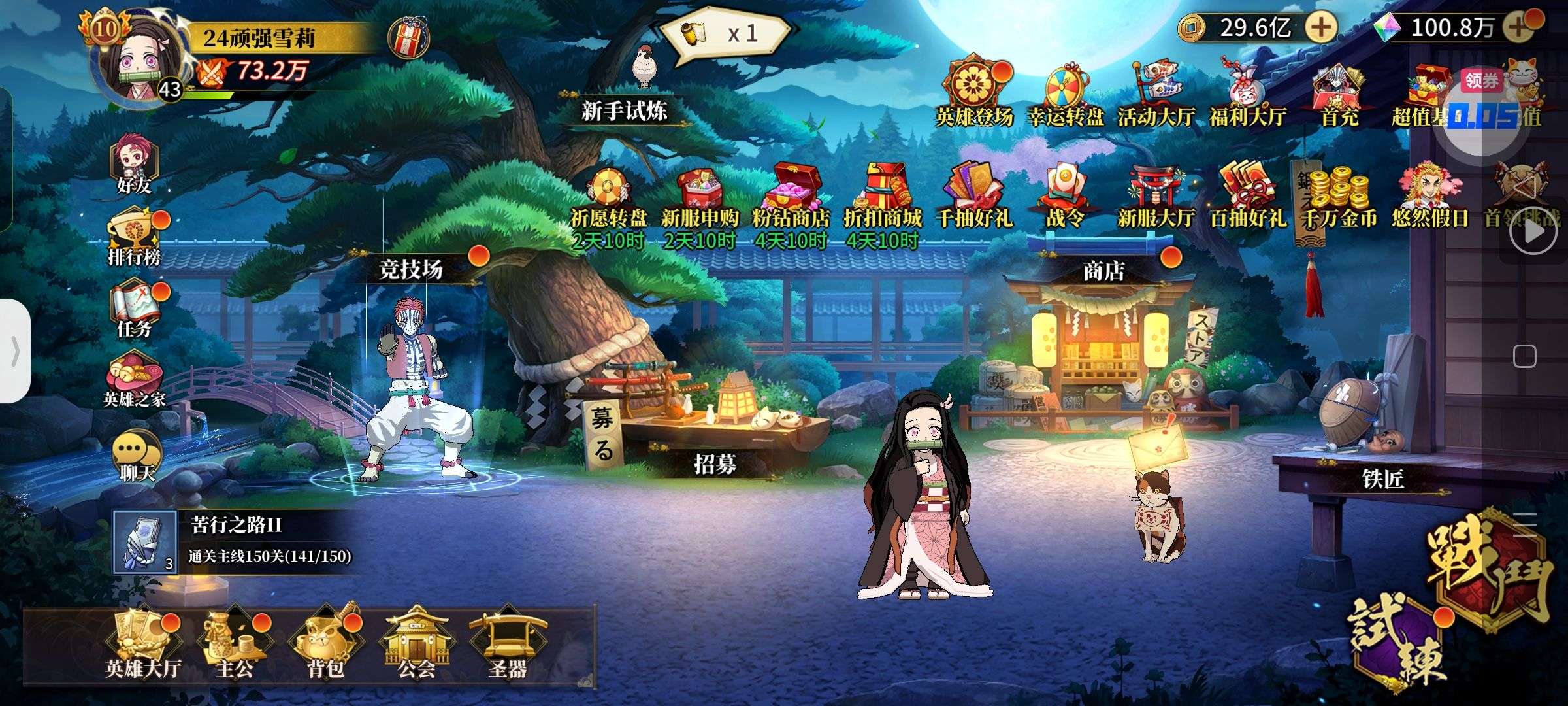Open the 幸运转盘 lucky wheel event
The width and height of the screenshot is (1568, 706).
coord(1066,95)
